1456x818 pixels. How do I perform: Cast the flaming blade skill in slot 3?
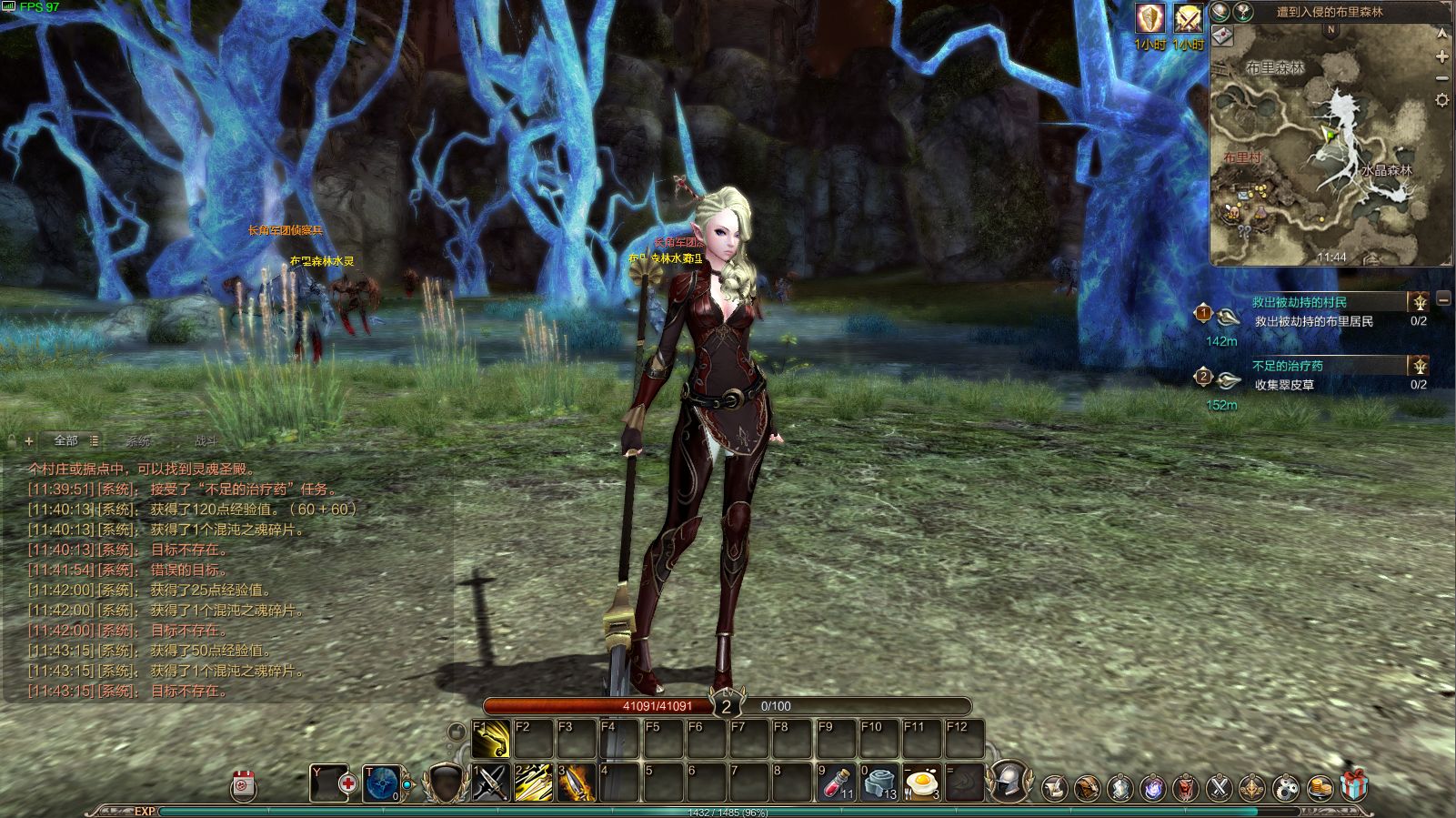[577, 783]
